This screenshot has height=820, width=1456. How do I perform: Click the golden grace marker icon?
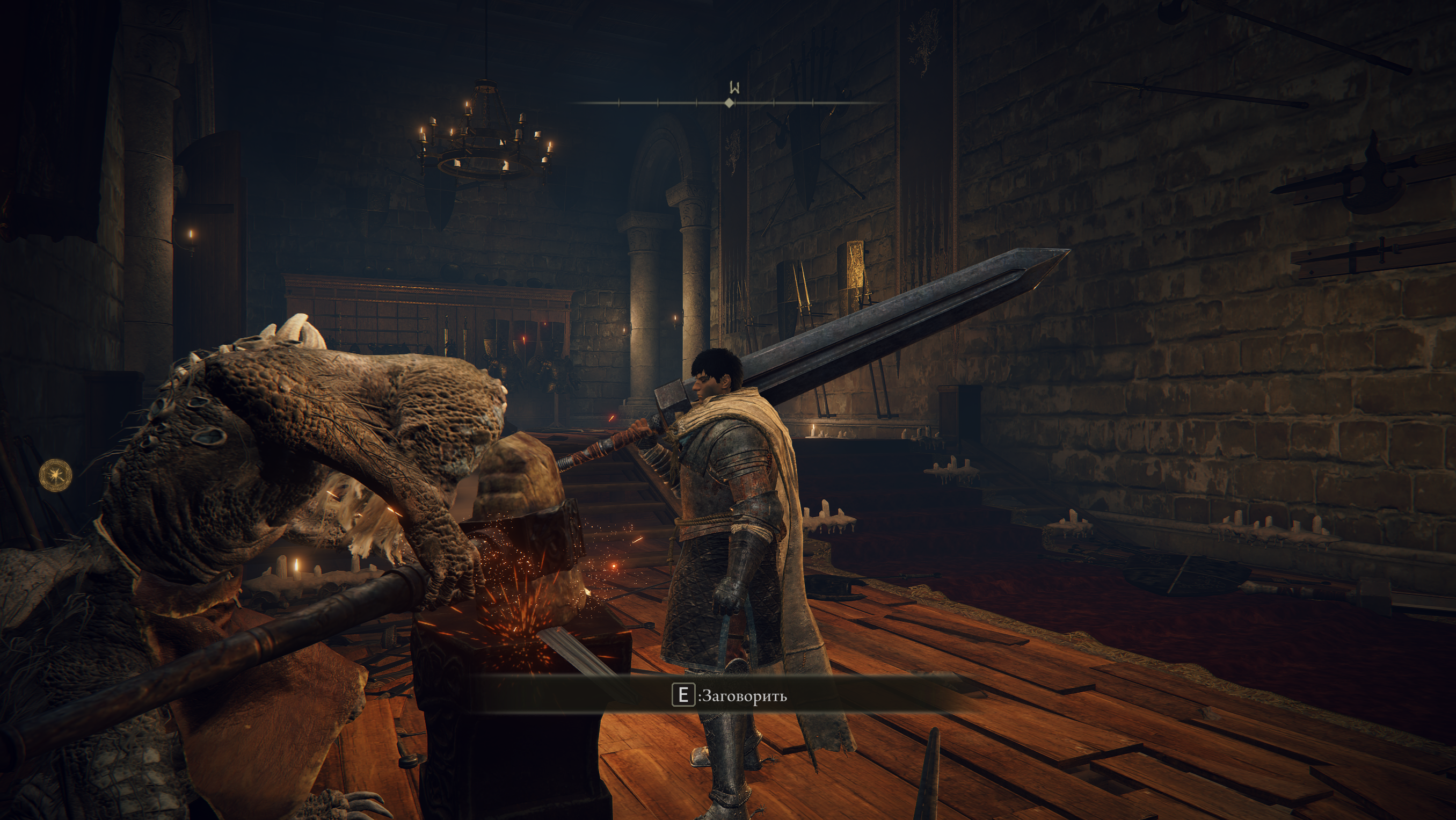click(x=55, y=475)
